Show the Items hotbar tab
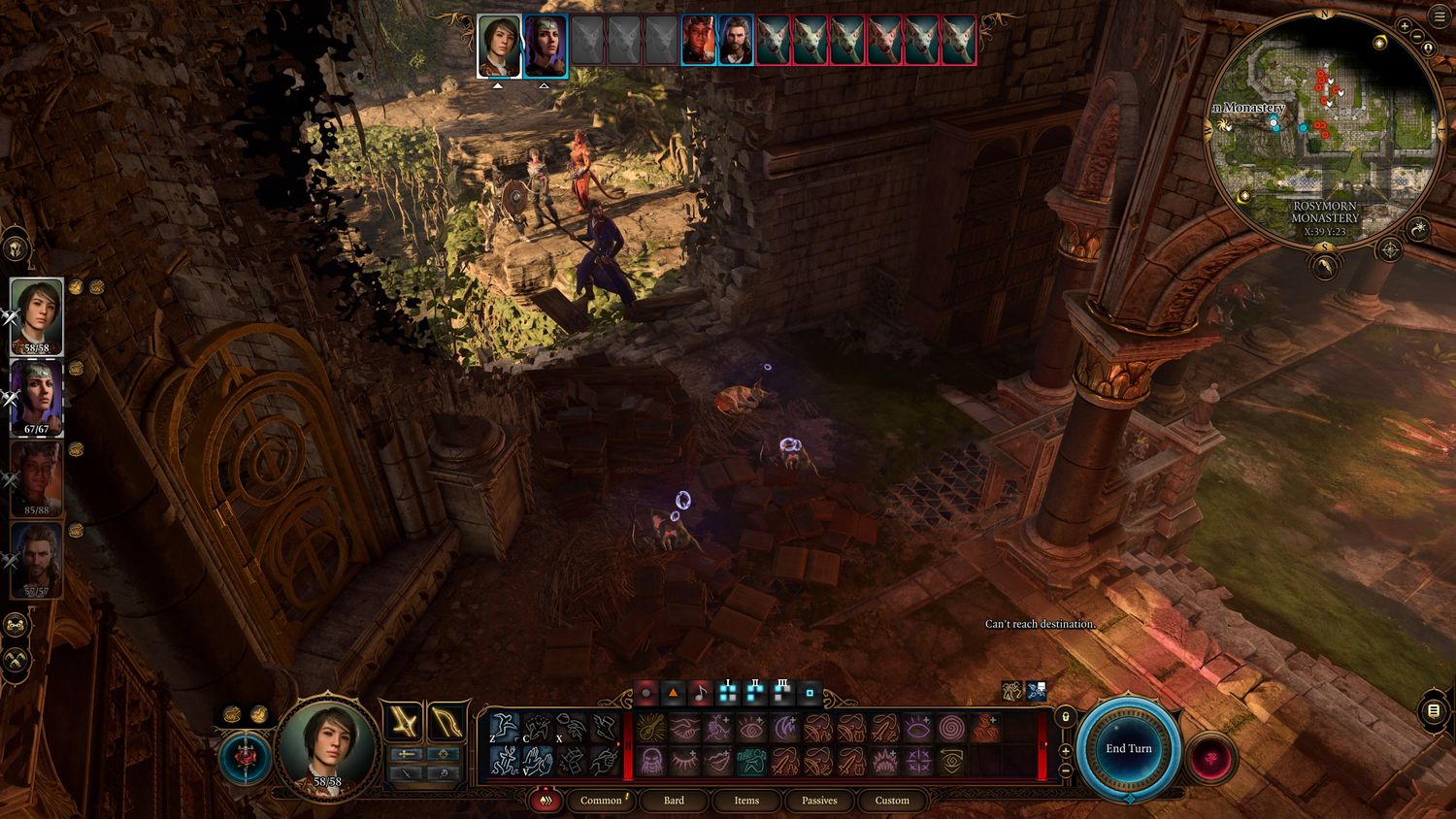The height and width of the screenshot is (819, 1456). point(746,801)
